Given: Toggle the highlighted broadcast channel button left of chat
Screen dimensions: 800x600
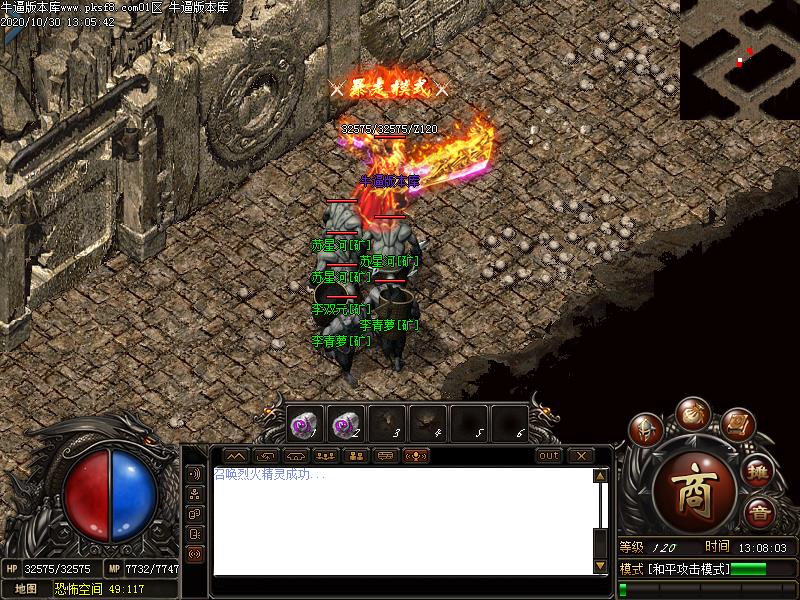Looking at the screenshot, I should (x=194, y=553).
